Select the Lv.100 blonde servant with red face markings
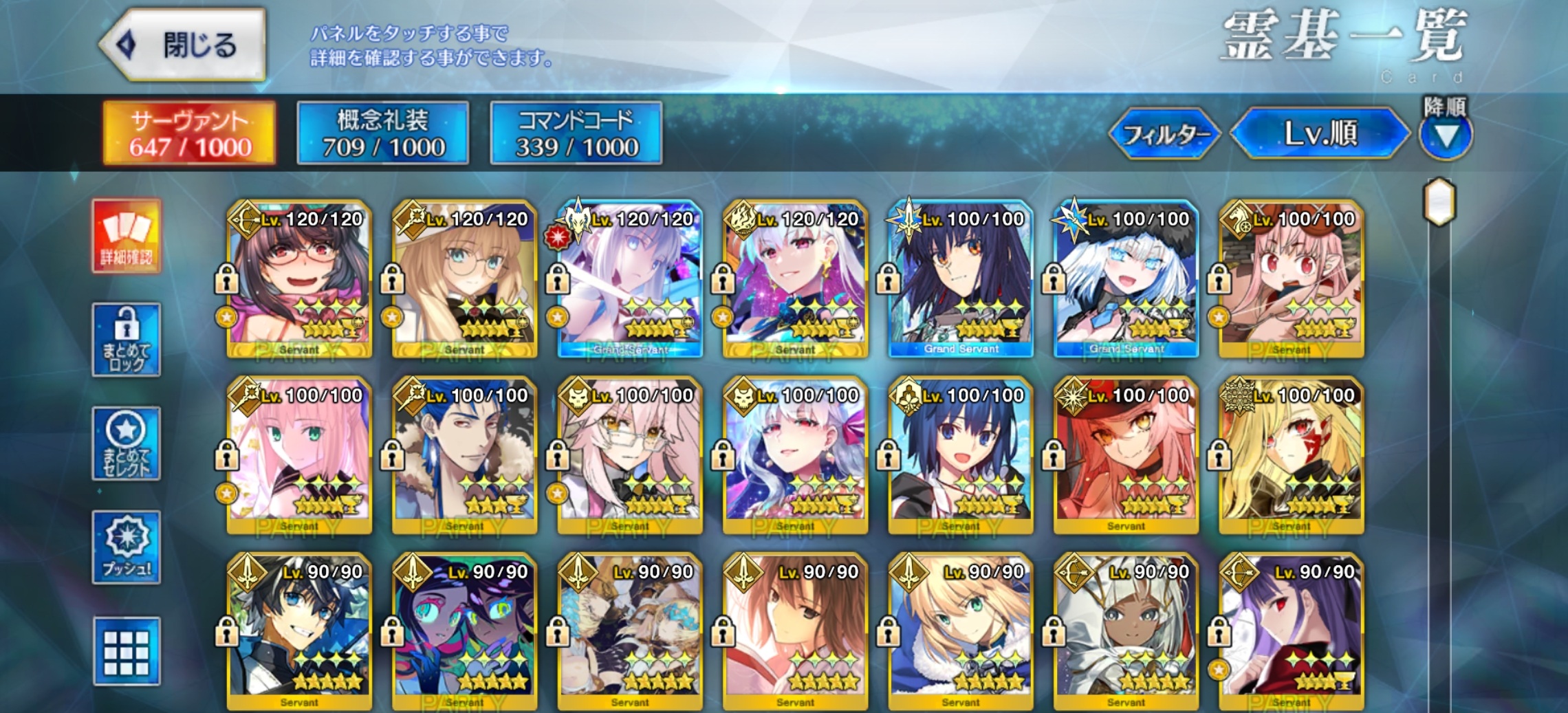Viewport: 1568px width, 713px height. click(x=1291, y=456)
